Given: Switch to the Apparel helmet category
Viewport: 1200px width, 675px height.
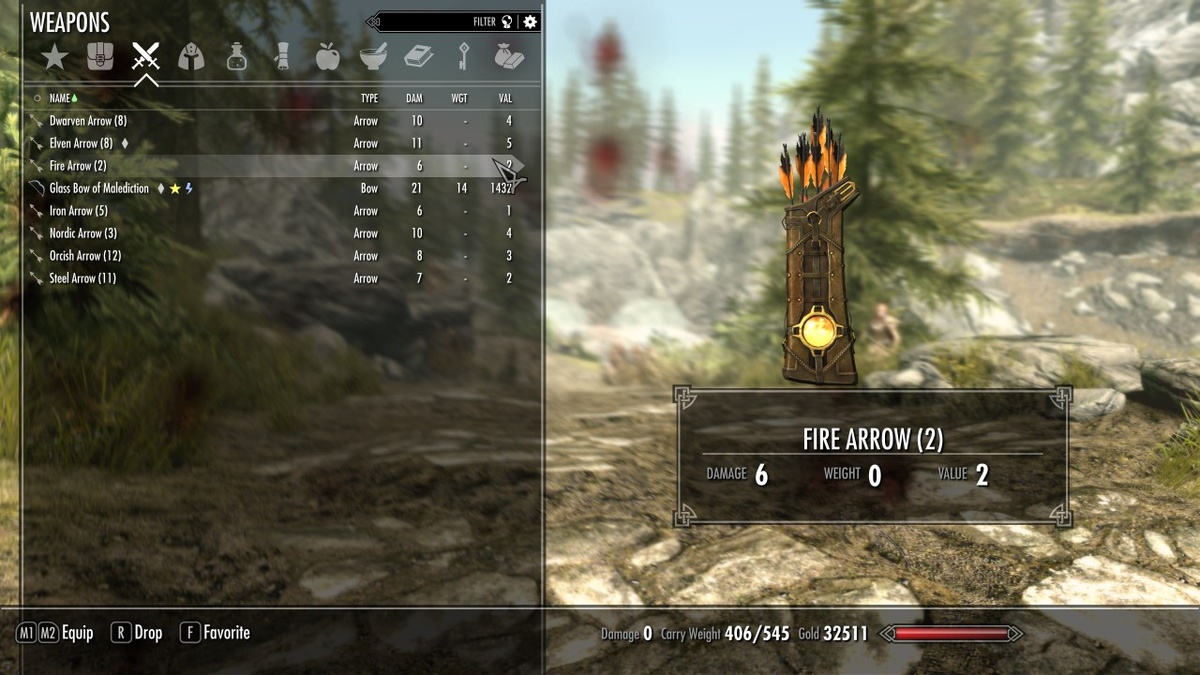Looking at the screenshot, I should click(x=191, y=57).
